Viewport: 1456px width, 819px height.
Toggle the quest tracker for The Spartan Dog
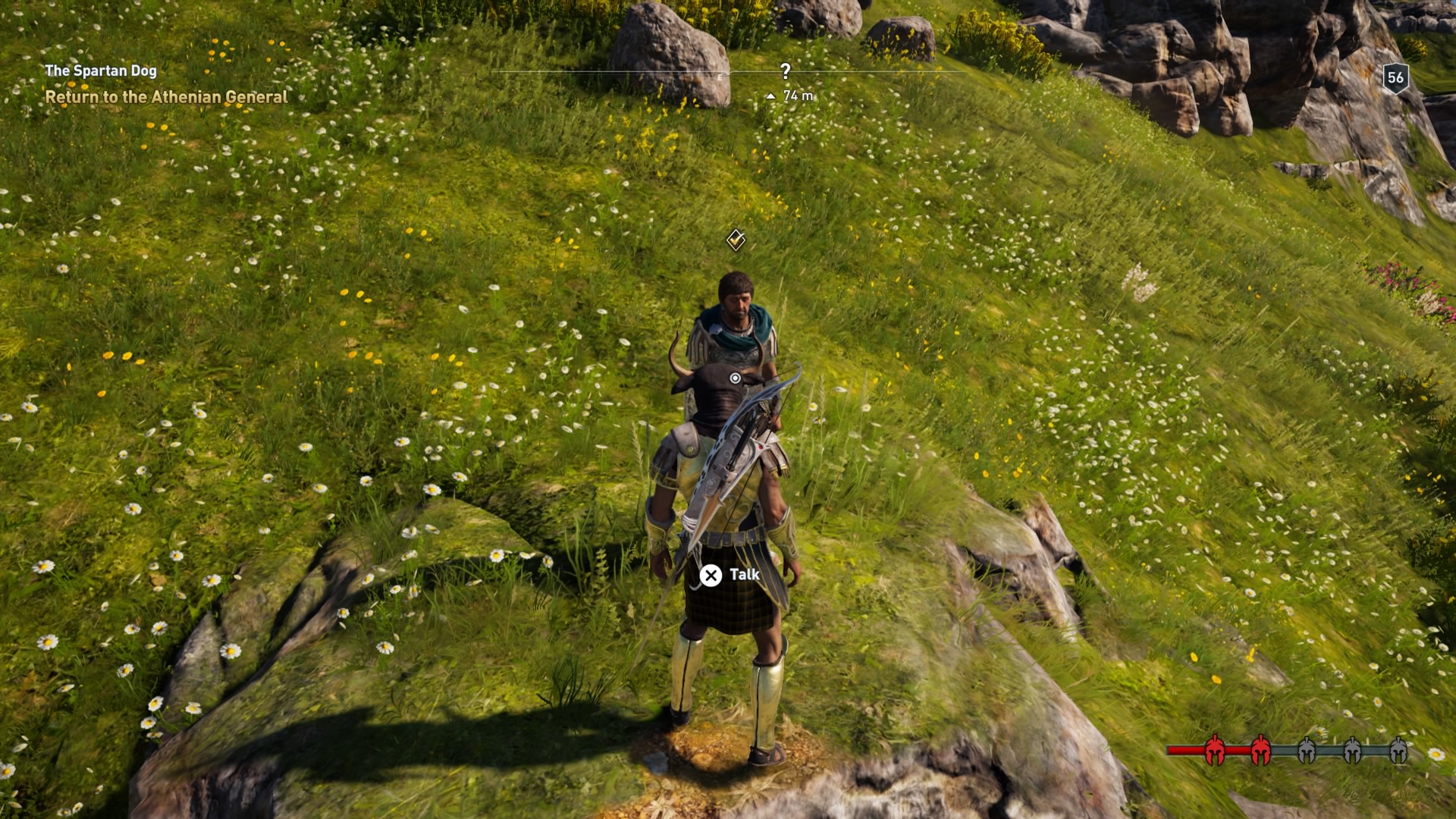coord(101,72)
